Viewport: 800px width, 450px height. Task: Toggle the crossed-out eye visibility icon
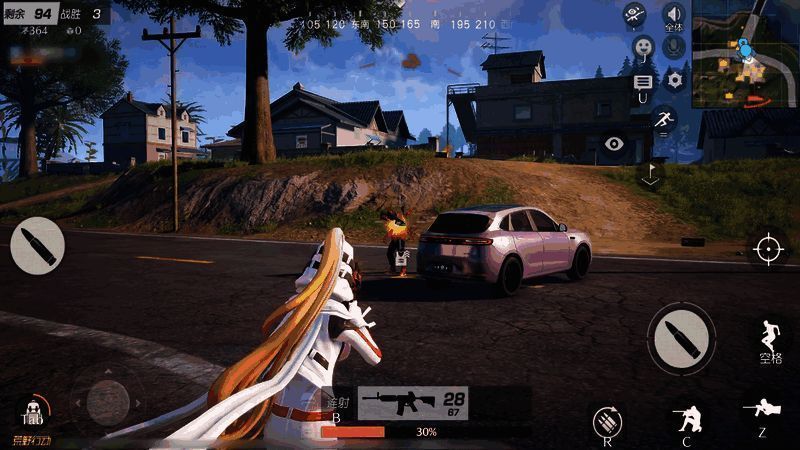633,14
